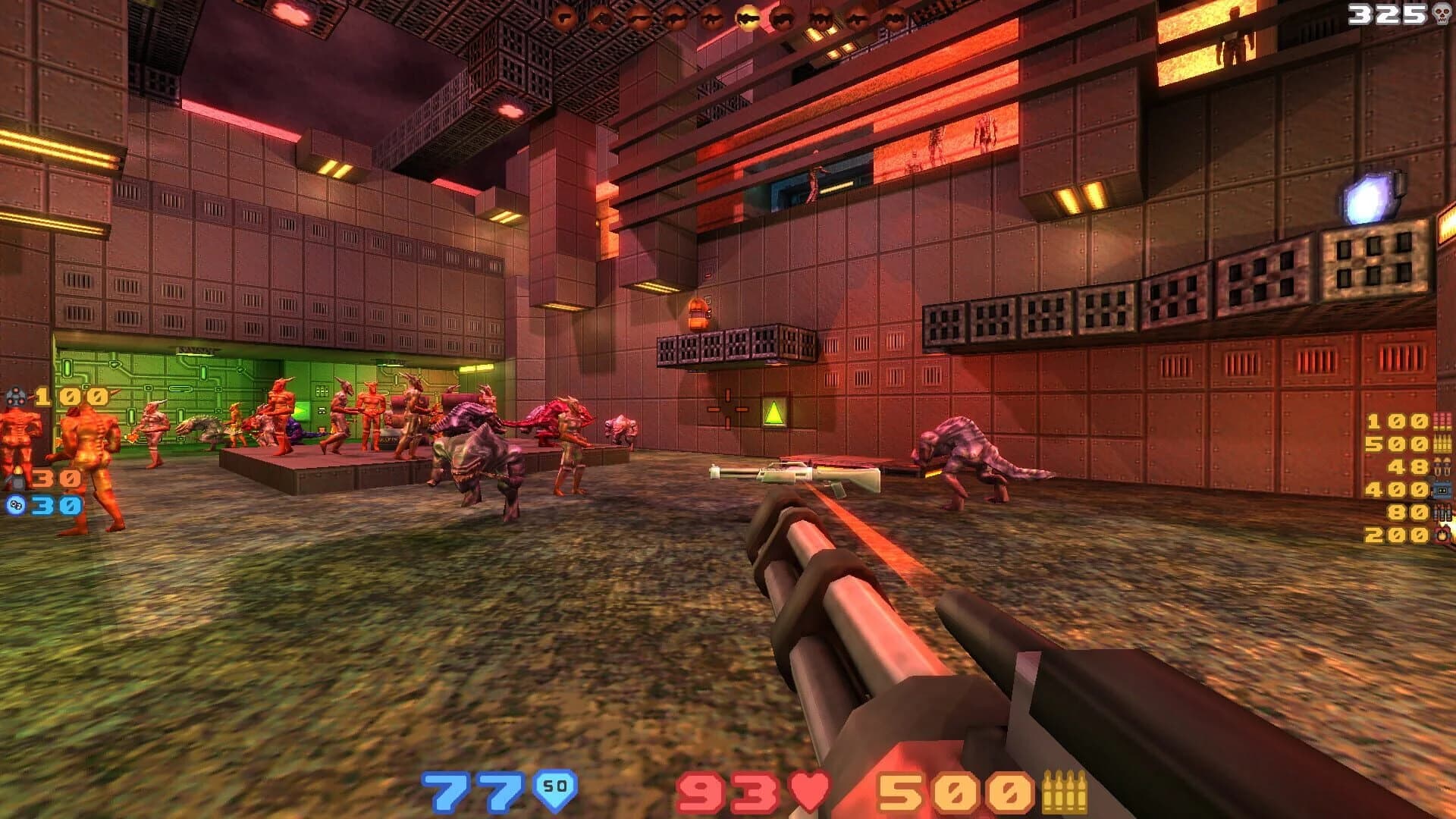Image resolution: width=1456 pixels, height=819 pixels.
Task: Click the shells icon next to 100 on right
Action: pos(1443,423)
